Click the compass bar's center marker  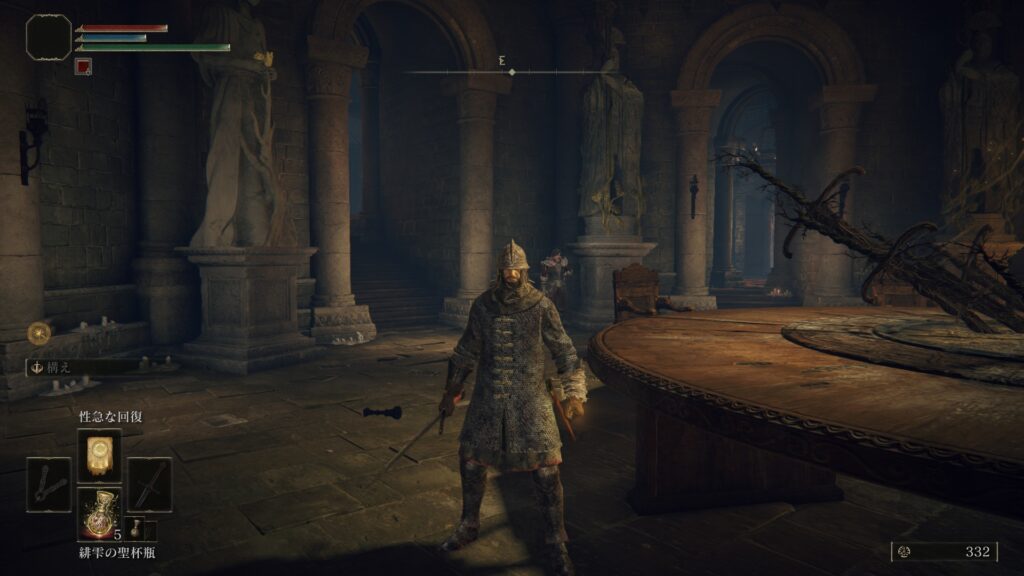click(512, 72)
